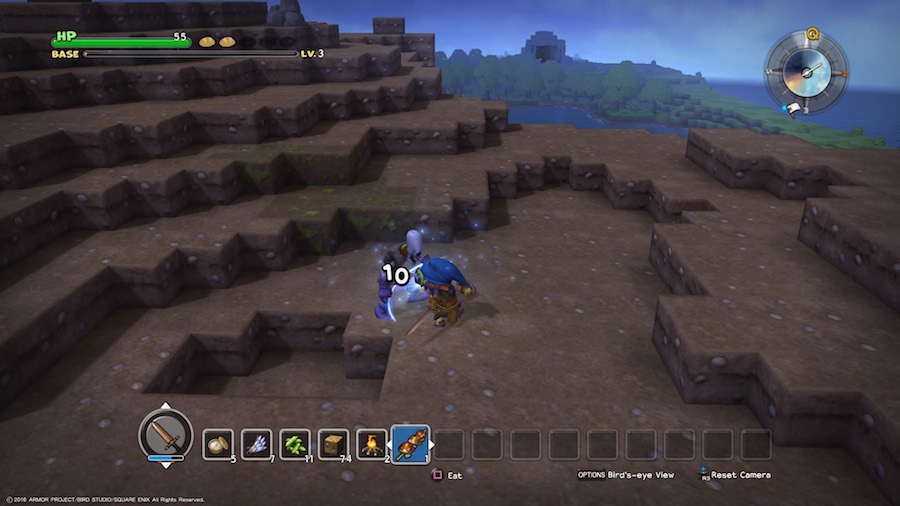Click the Q quest marker on compass
Image resolution: width=900 pixels, height=506 pixels.
[812, 33]
